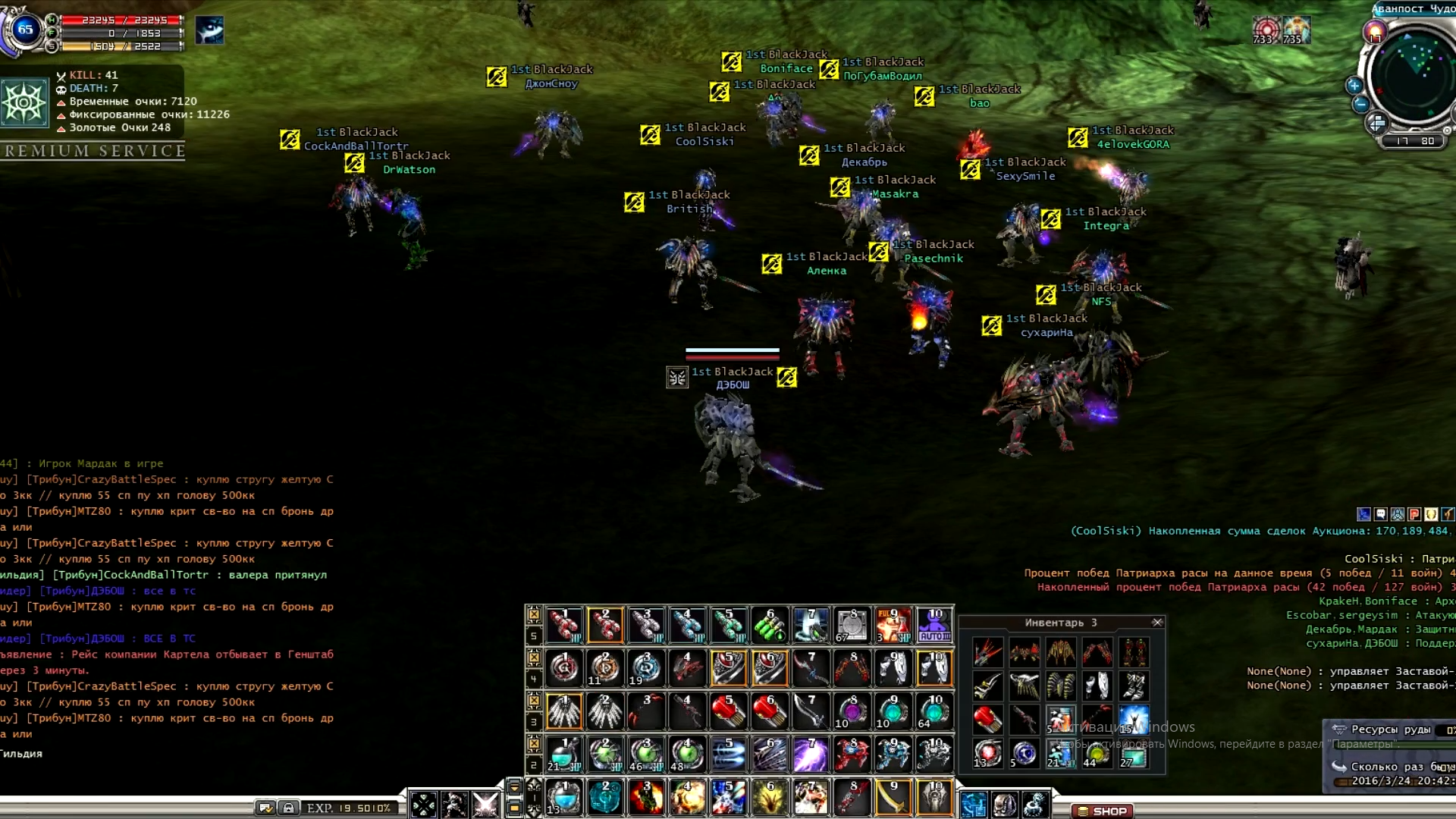
Task: Open the PREMIUM SERVICE banner
Action: [94, 151]
